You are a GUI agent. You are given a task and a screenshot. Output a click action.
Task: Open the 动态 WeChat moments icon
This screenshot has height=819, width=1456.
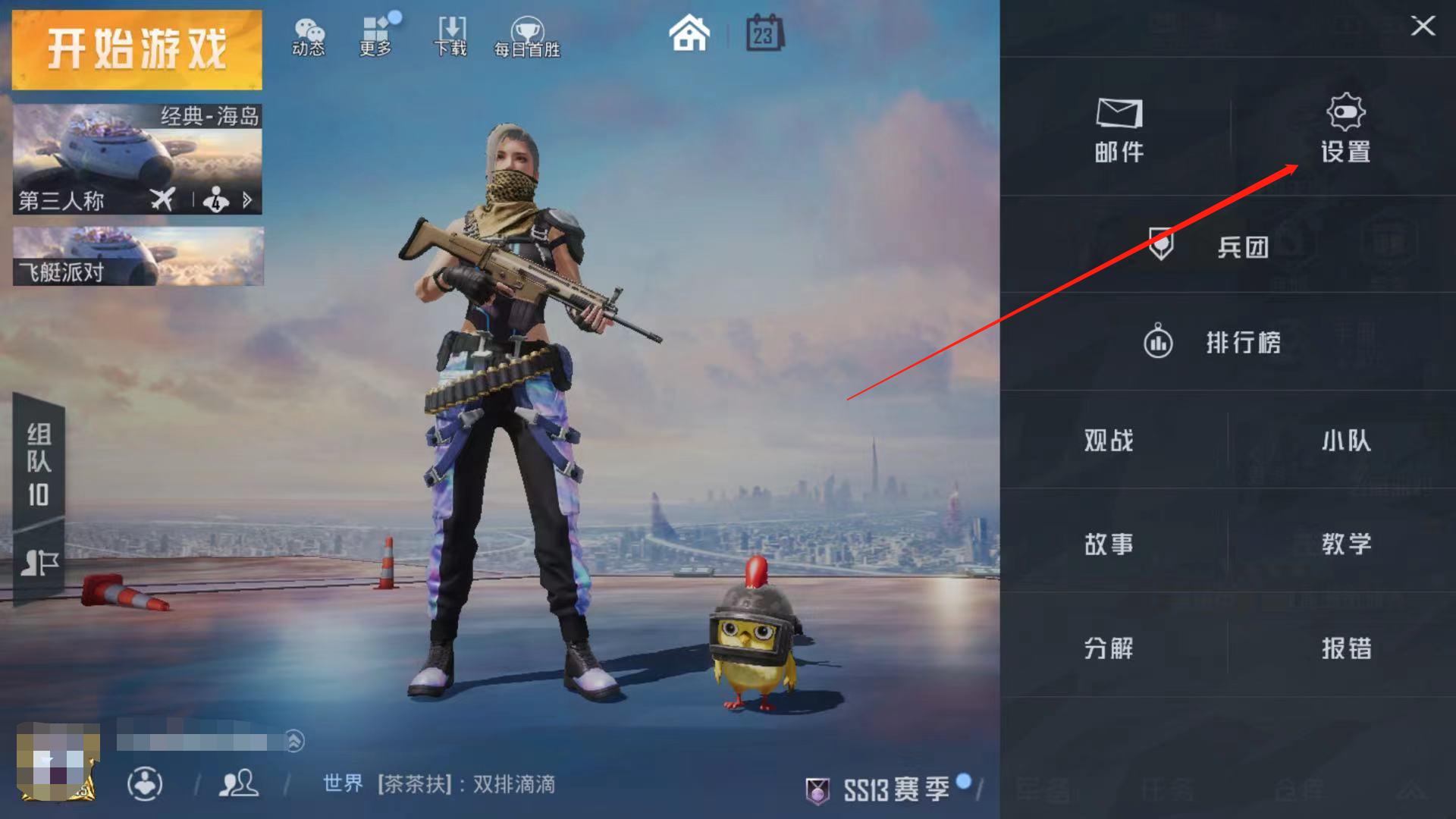tap(309, 34)
